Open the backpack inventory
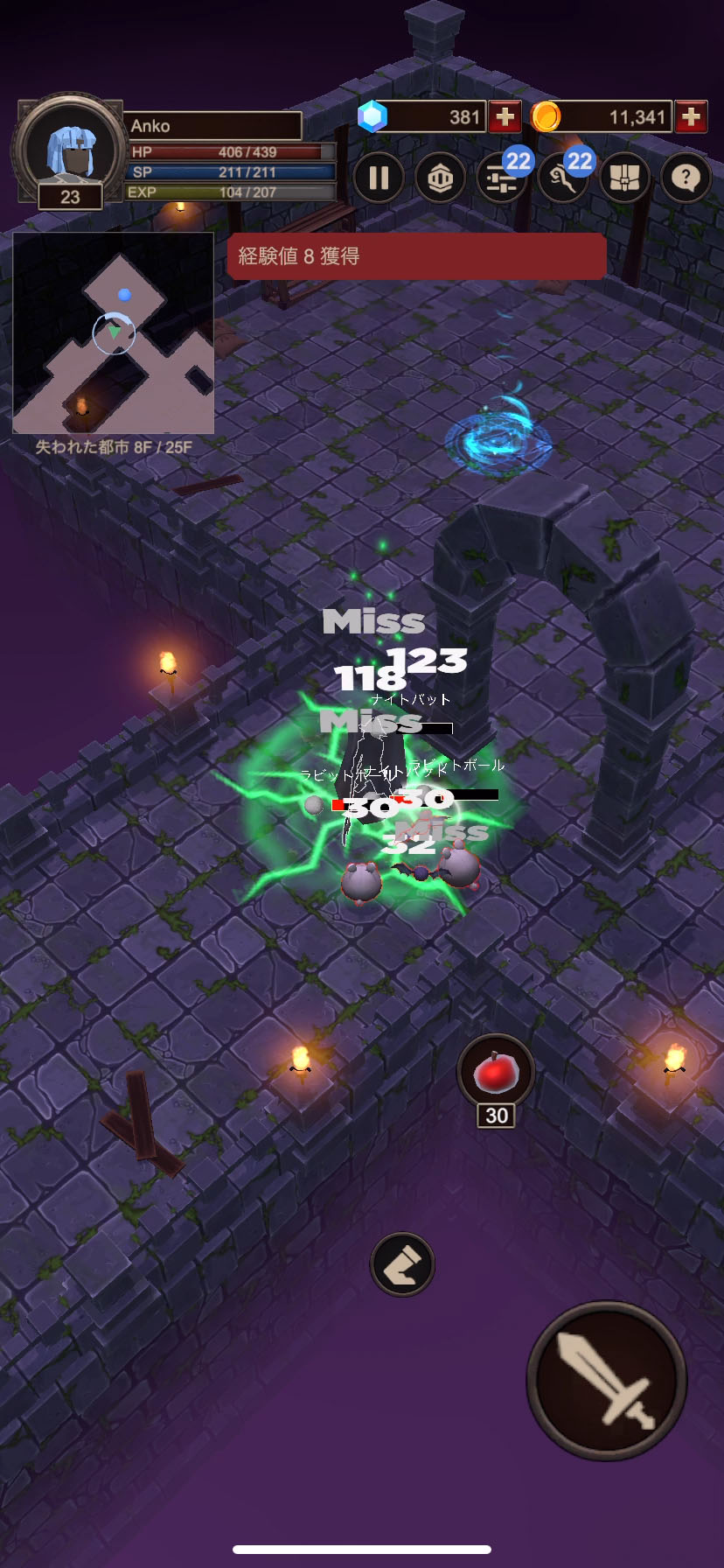 coord(624,178)
